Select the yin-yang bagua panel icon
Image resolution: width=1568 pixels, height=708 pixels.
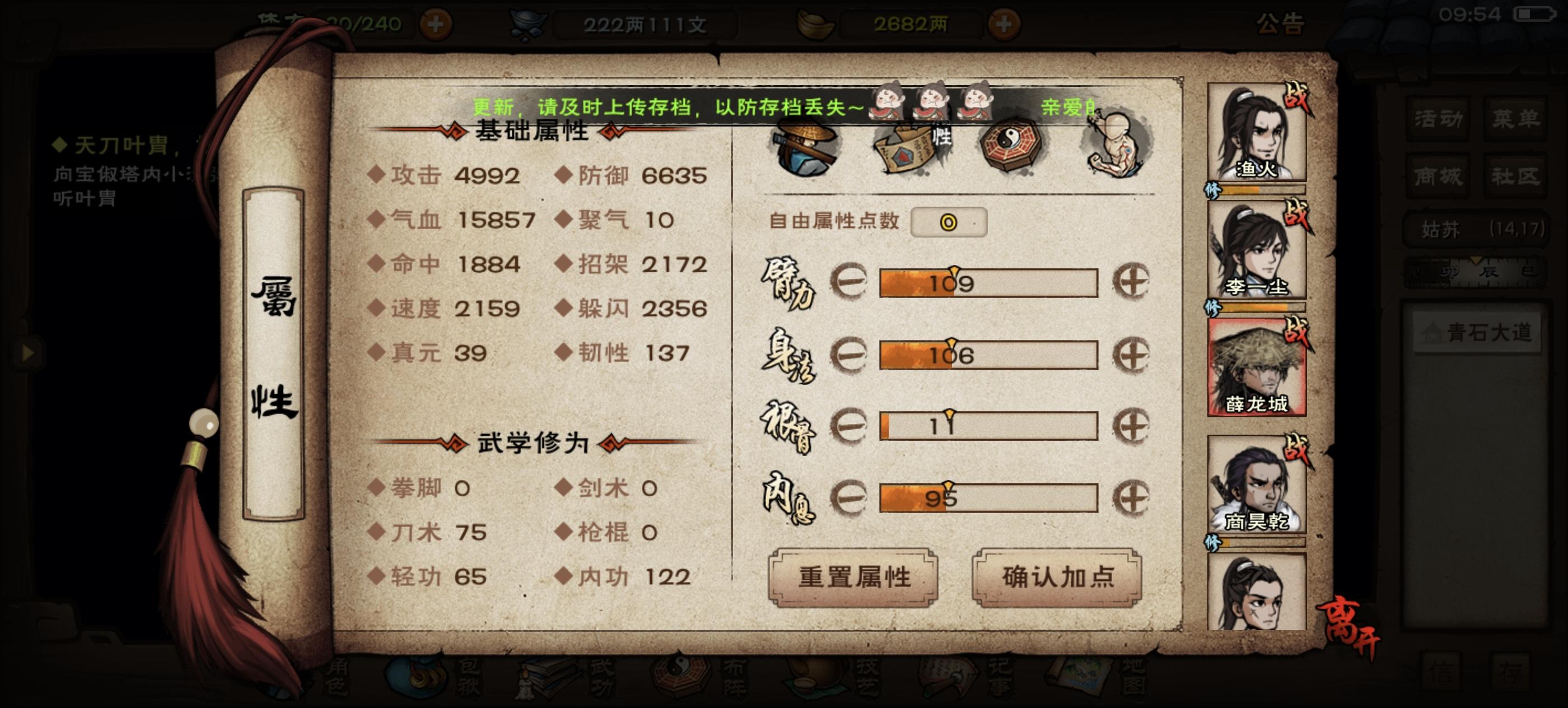pyautogui.click(x=1009, y=146)
